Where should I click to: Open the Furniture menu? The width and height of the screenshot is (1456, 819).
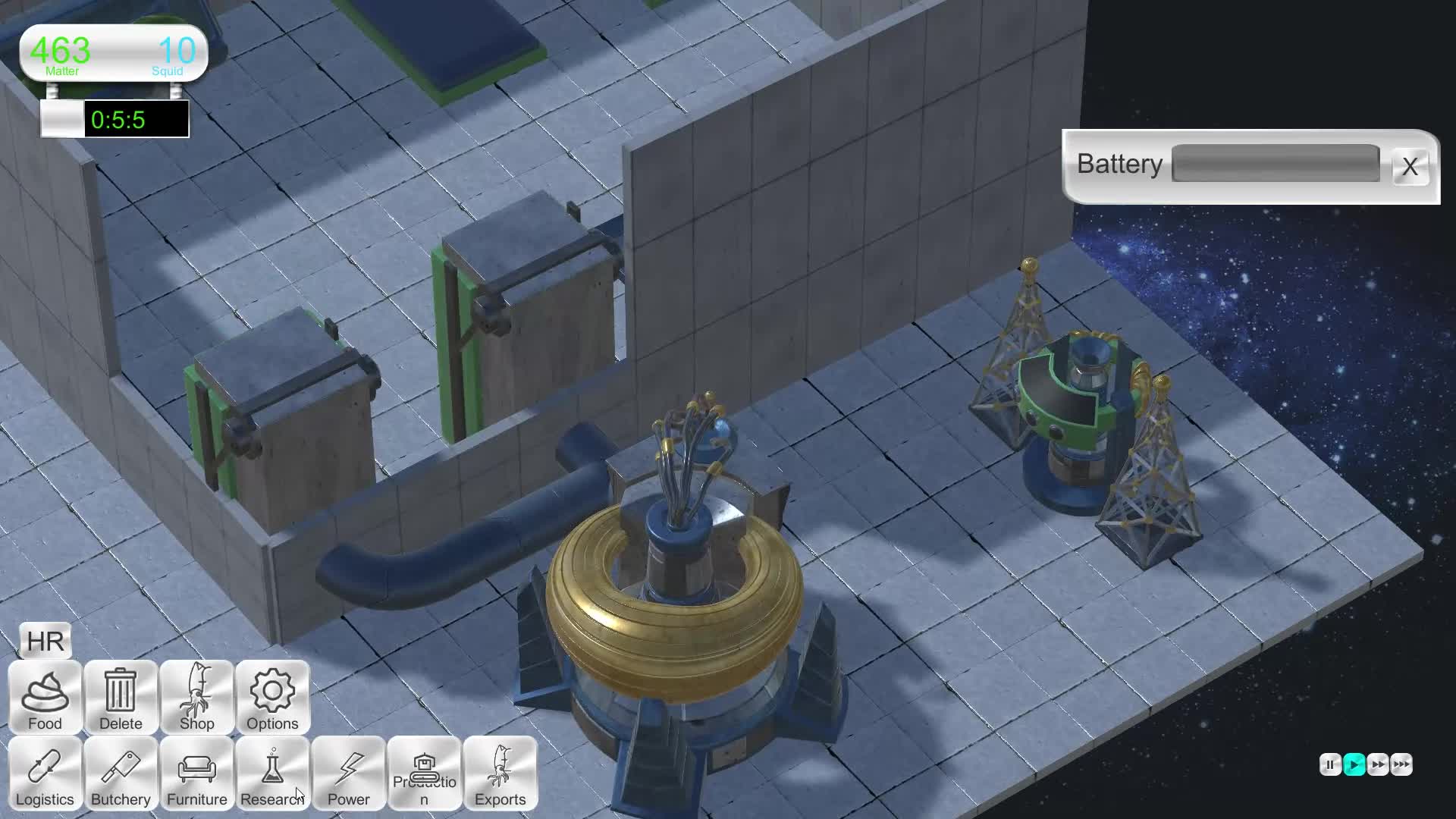click(x=196, y=773)
